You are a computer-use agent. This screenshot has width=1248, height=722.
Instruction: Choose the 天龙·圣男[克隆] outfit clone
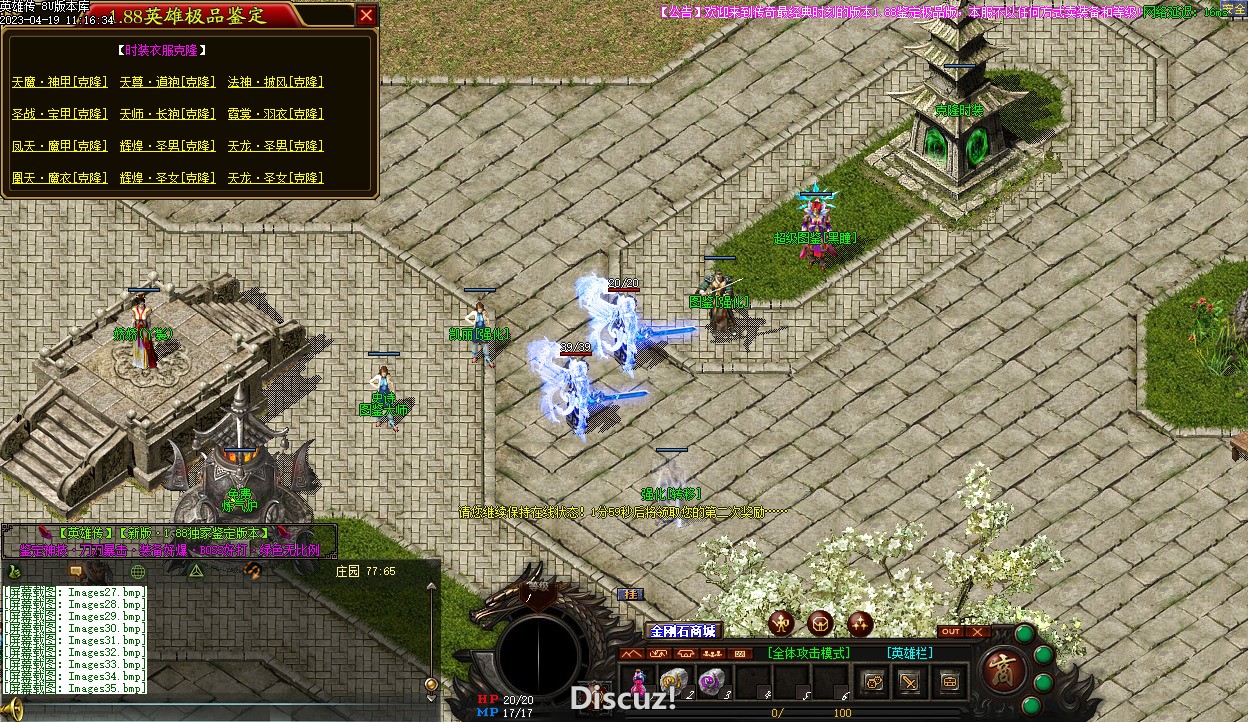[x=275, y=146]
